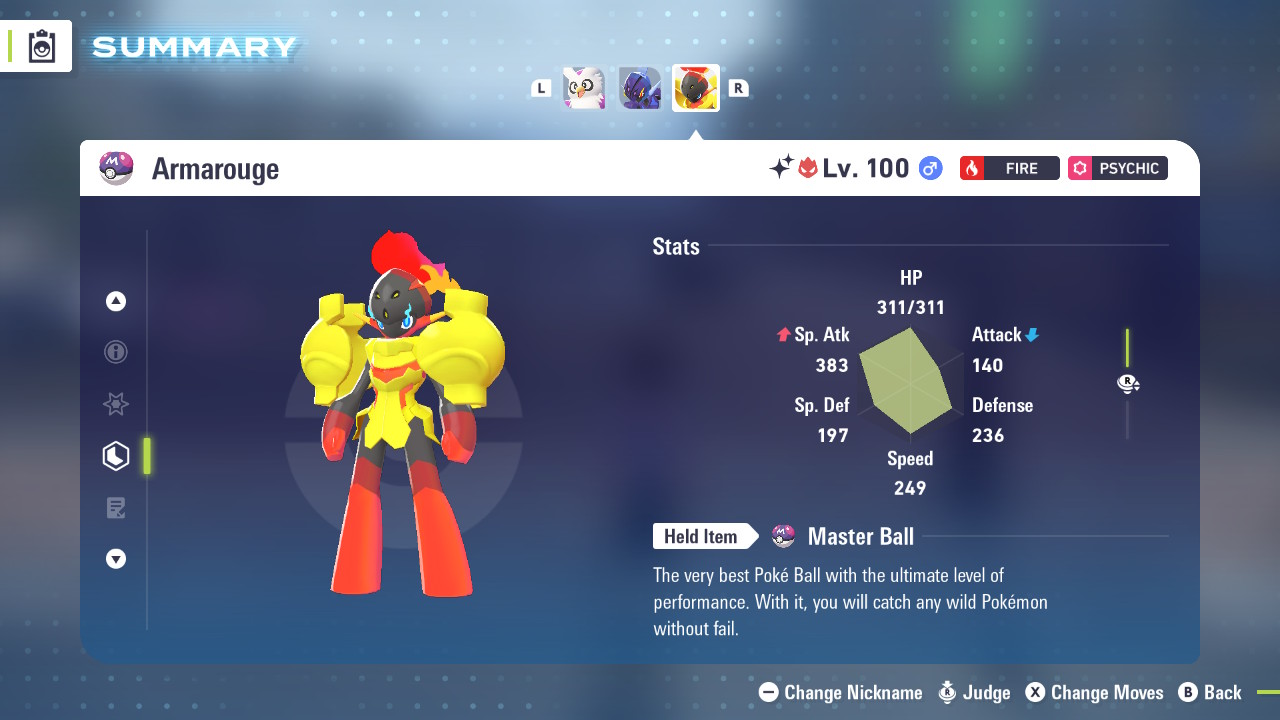Viewport: 1280px width, 720px height.
Task: Open the memo notes tab
Action: 116,508
